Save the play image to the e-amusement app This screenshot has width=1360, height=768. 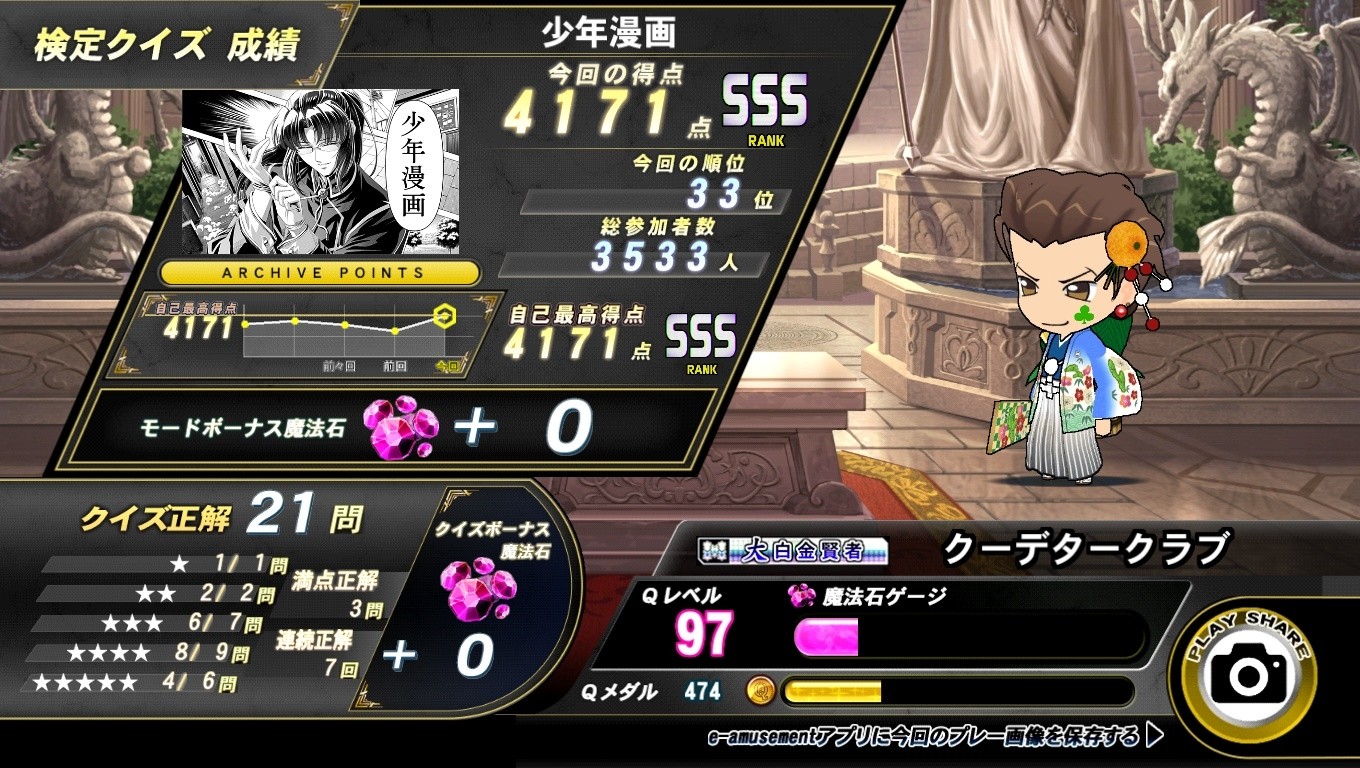[x=935, y=738]
